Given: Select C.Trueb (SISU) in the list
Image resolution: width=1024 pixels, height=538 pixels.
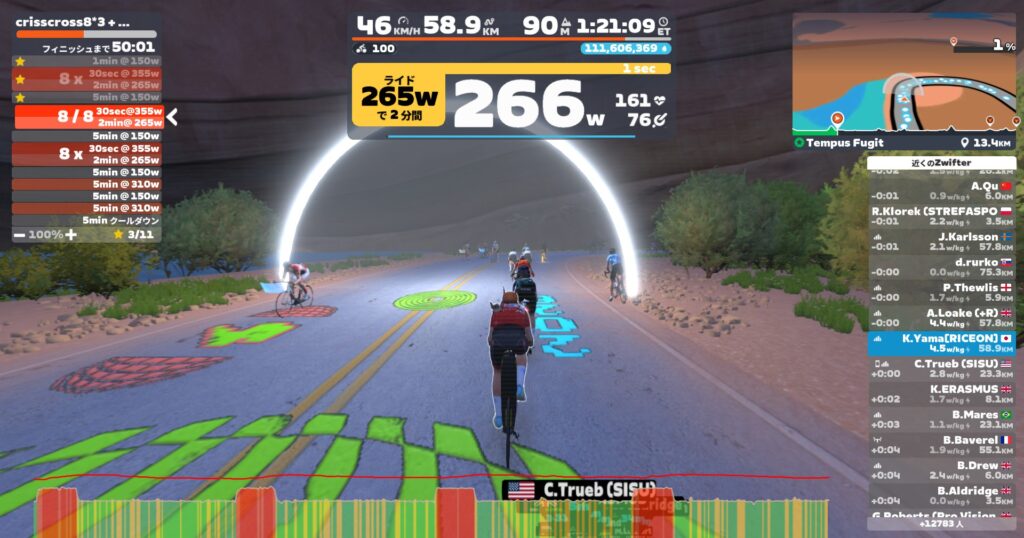Looking at the screenshot, I should tap(941, 369).
